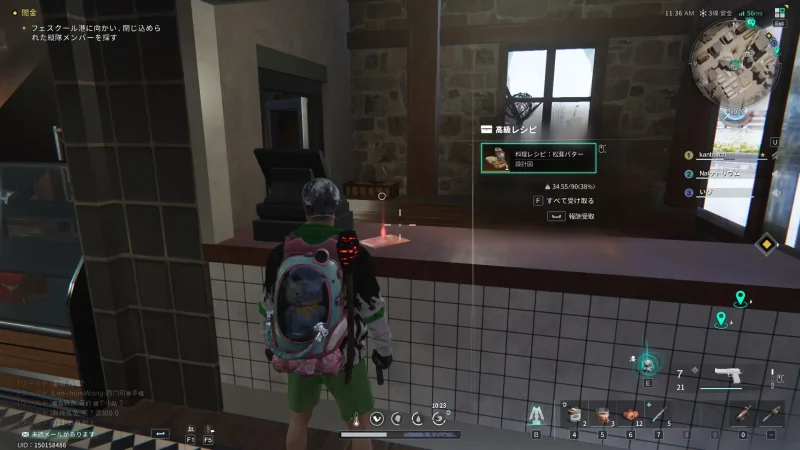The height and width of the screenshot is (450, 800).
Task: Open the armor outfit slot
Action: pyautogui.click(x=535, y=414)
